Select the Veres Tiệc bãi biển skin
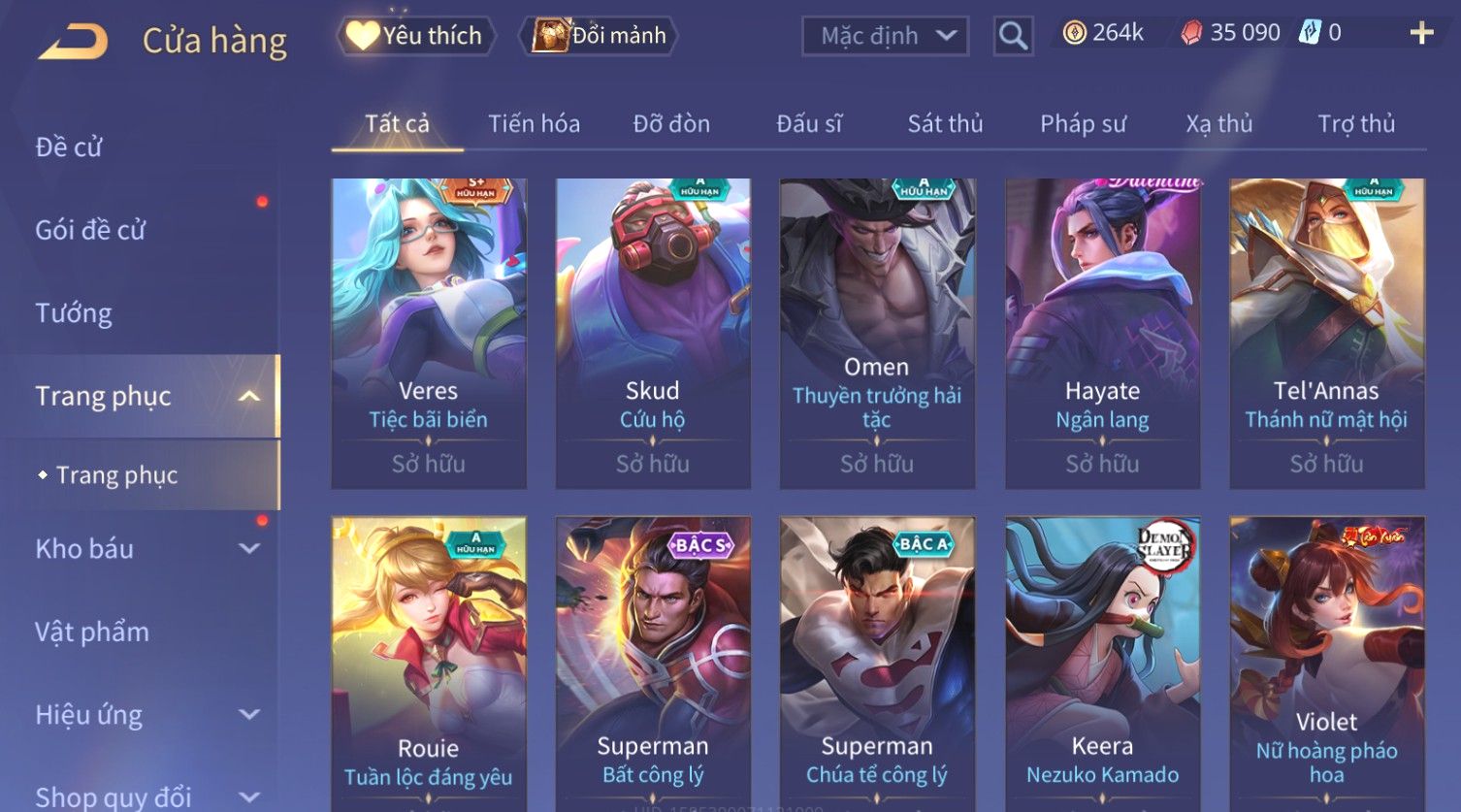This screenshot has height=812, width=1461. tap(429, 330)
